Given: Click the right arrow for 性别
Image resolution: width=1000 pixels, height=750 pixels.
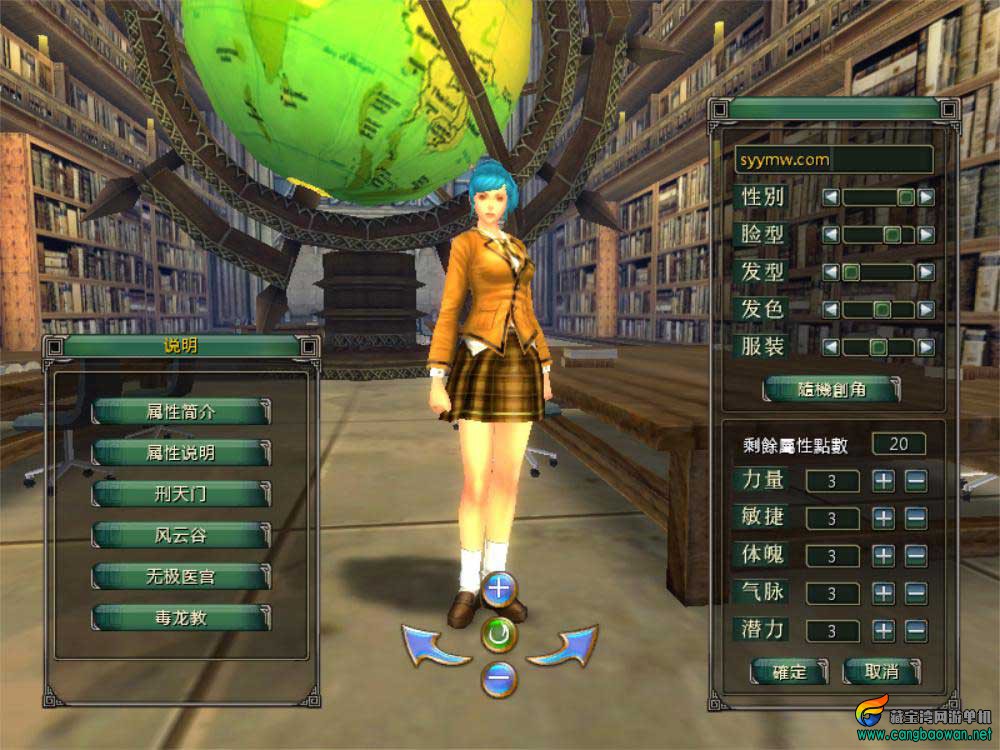Looking at the screenshot, I should 926,198.
